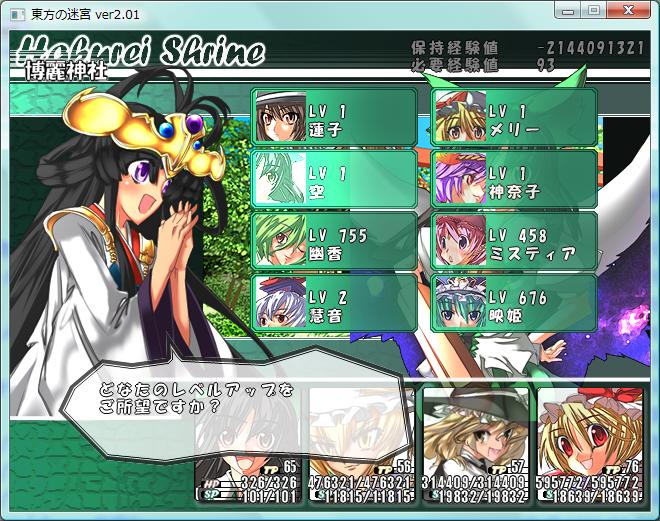
Task: Select 蓮子 at LV 1 for level up
Action: point(334,118)
